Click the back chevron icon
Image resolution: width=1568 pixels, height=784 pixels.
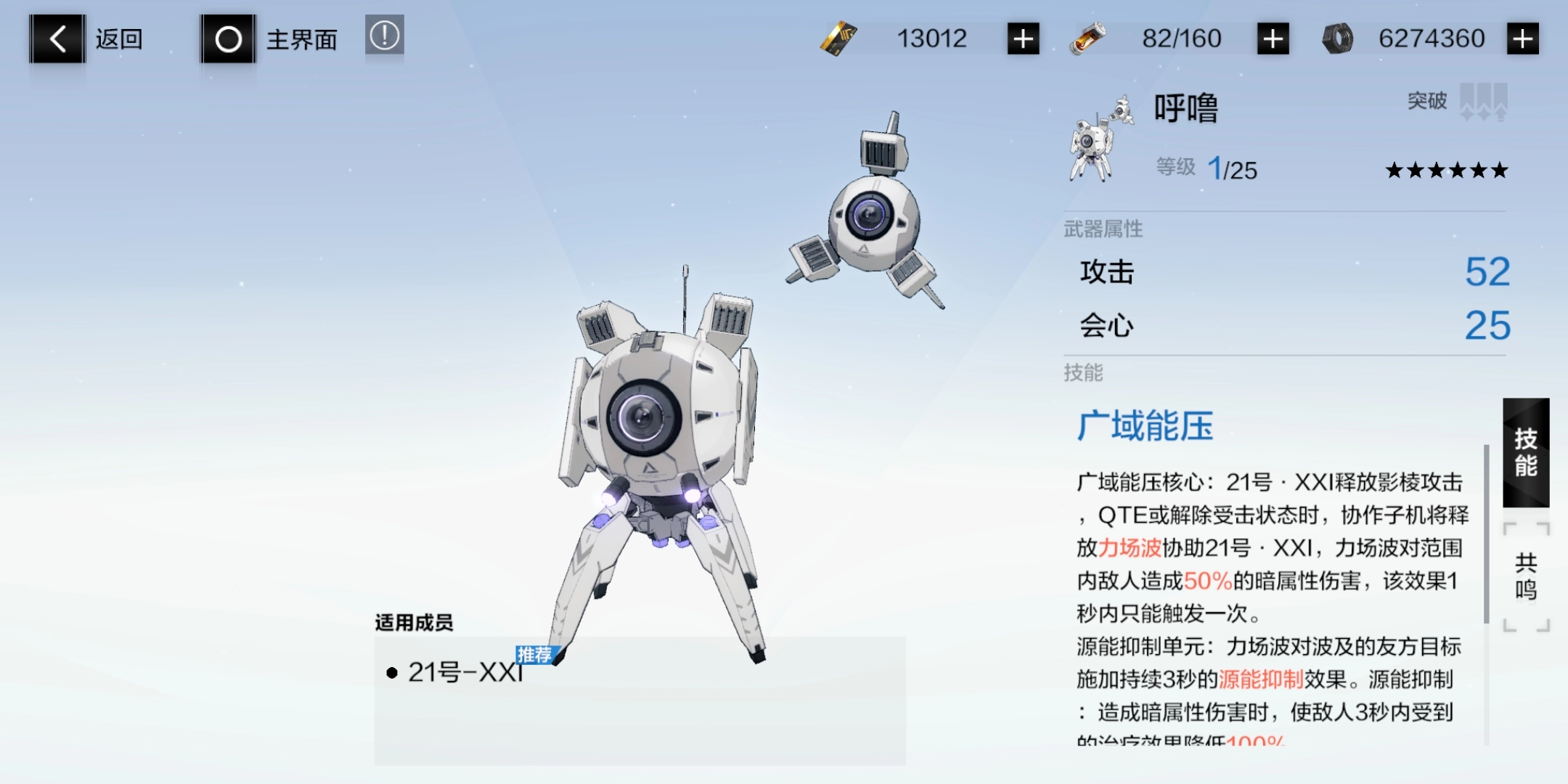pyautogui.click(x=57, y=38)
